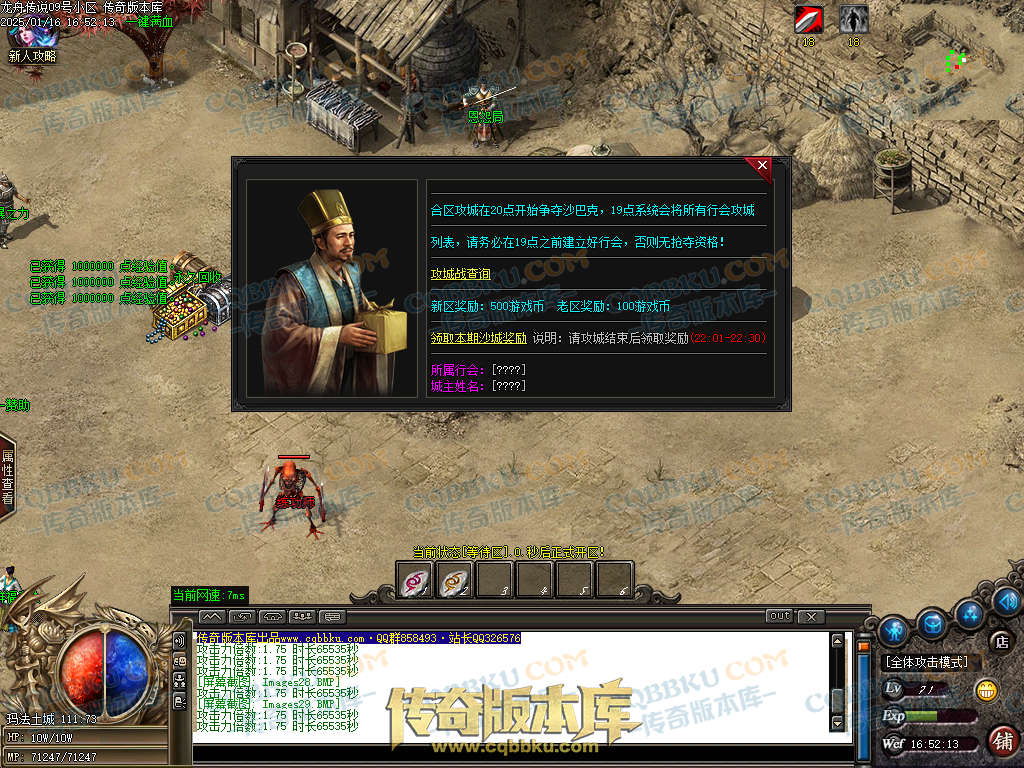
Task: Open the 新人攻略 newbie guide icon
Action: tap(31, 42)
